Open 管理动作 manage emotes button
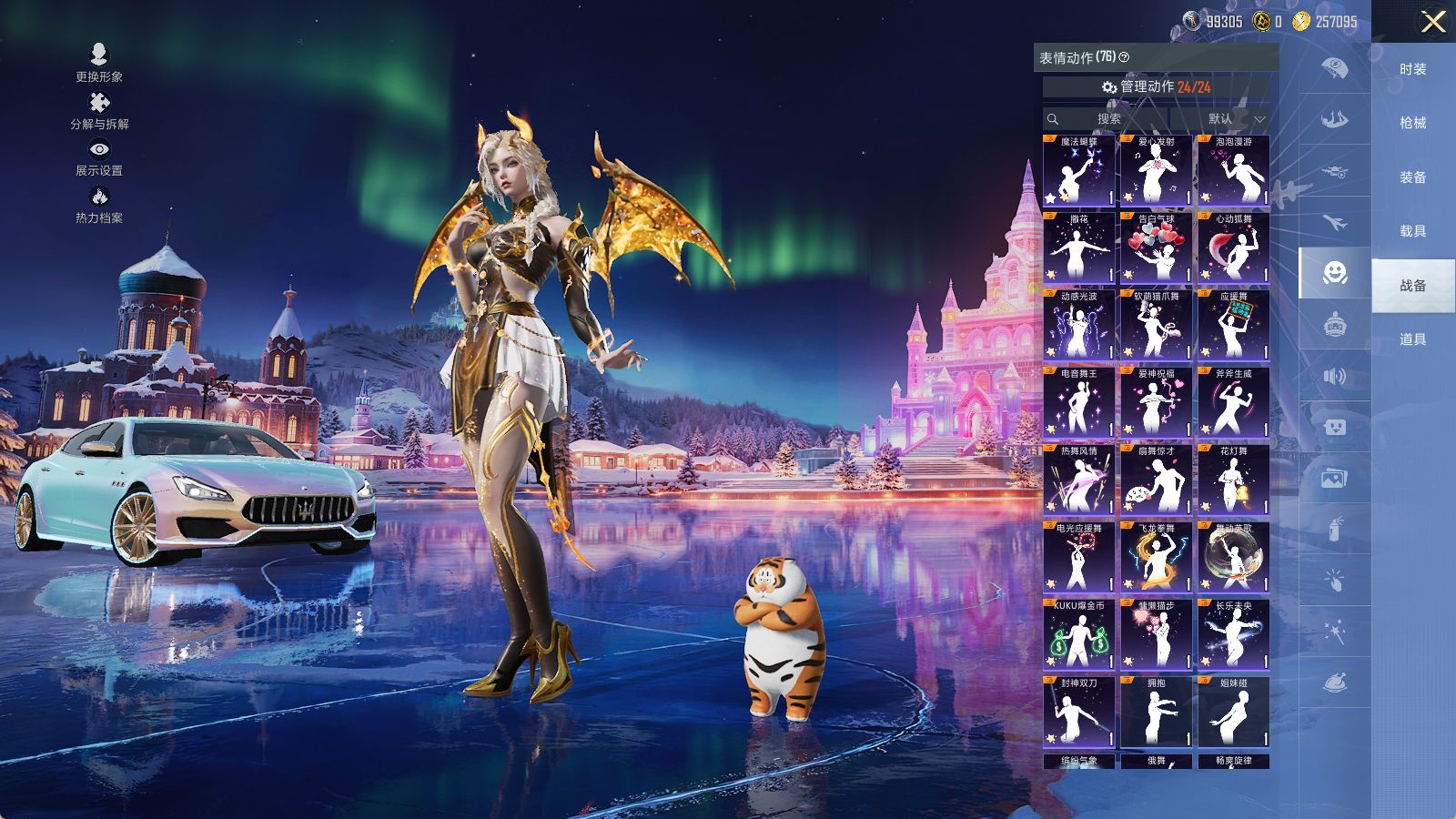The image size is (1456, 819). click(x=1156, y=86)
